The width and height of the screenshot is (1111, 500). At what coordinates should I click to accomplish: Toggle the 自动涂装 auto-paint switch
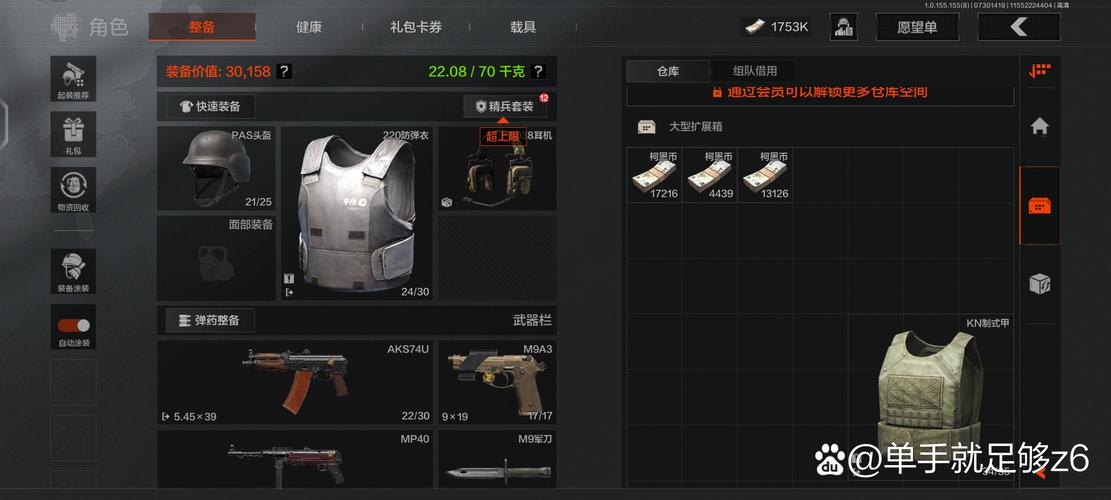(73, 325)
